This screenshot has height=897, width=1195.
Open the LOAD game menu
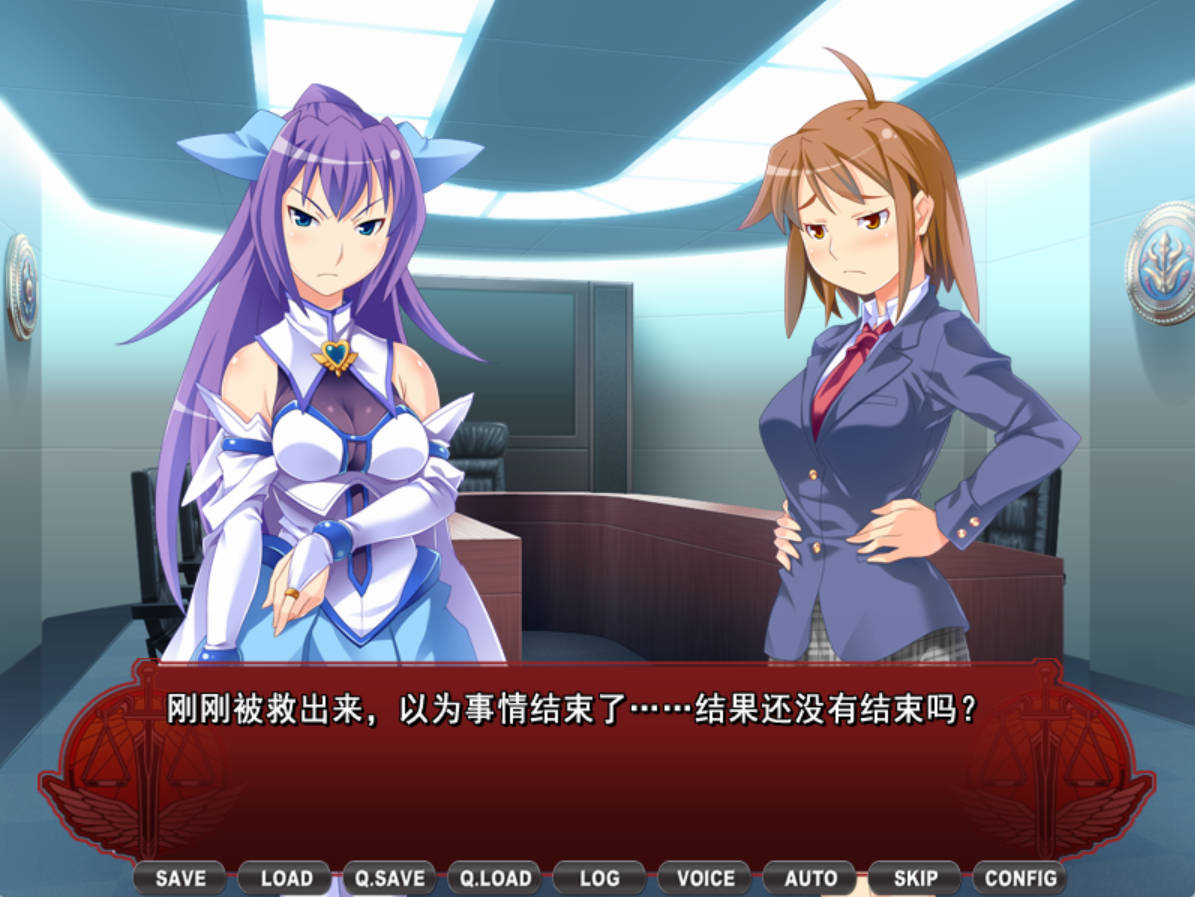[x=286, y=878]
